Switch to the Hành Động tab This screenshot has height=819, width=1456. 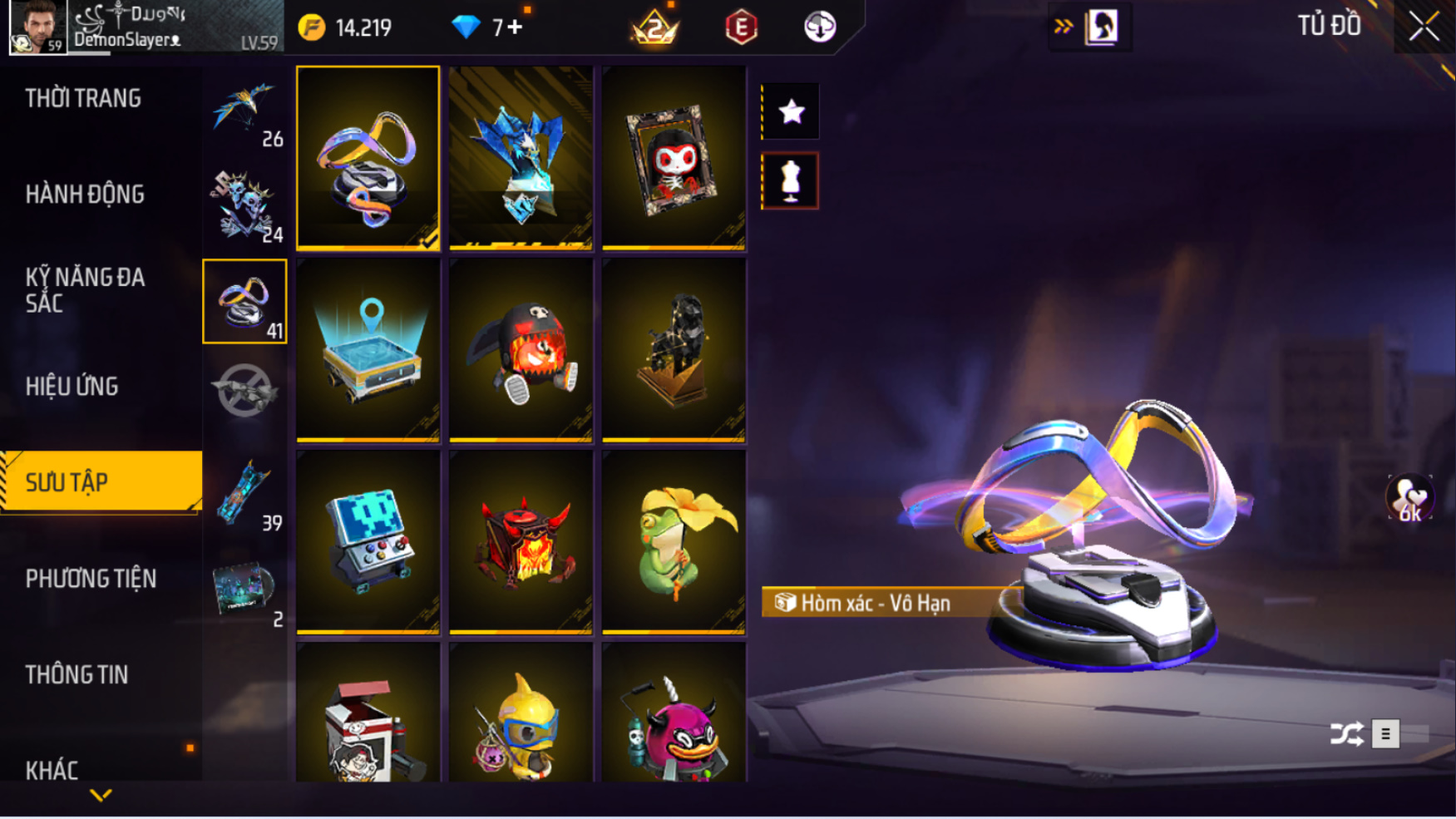(85, 195)
